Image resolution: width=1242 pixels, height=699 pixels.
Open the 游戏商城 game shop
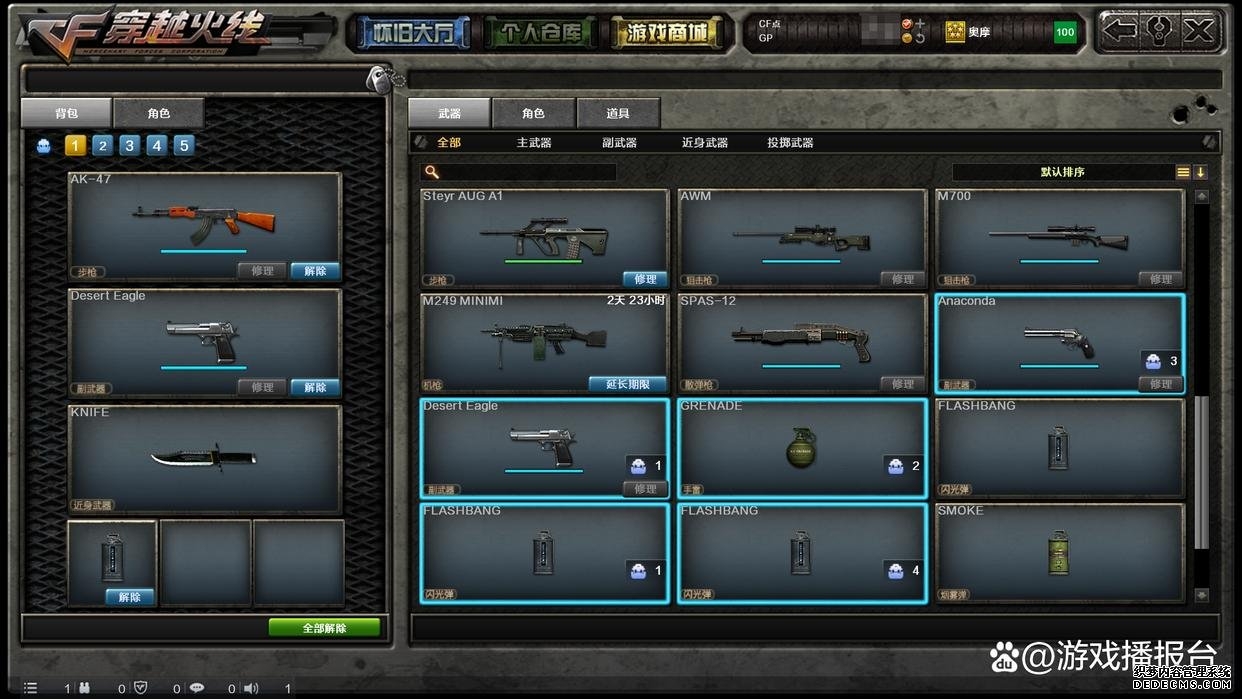pos(667,33)
